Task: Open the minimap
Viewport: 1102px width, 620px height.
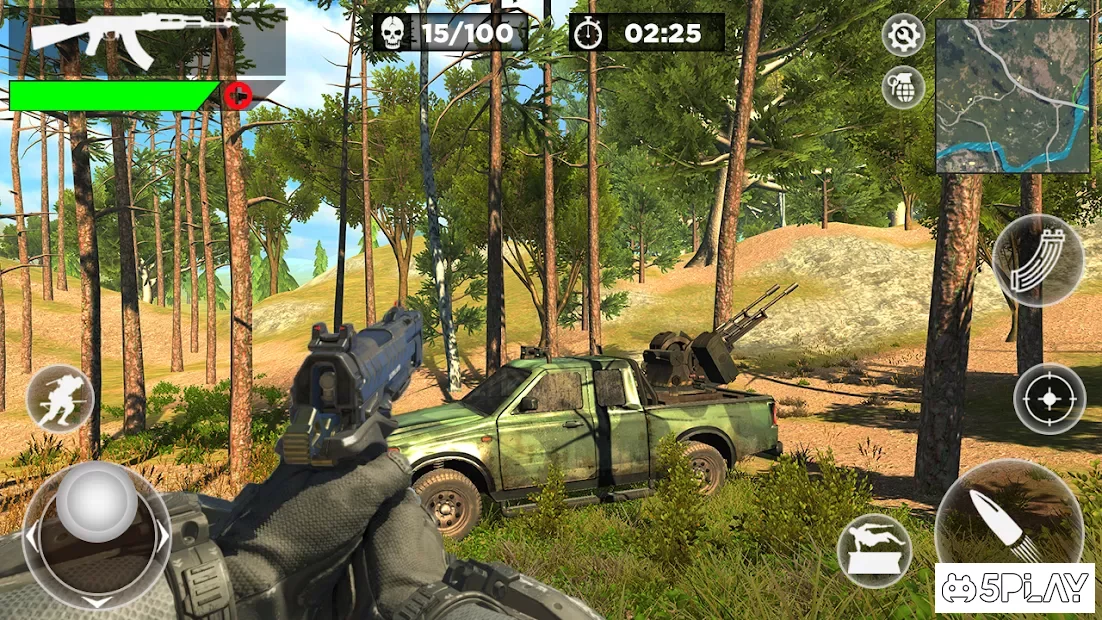Action: (x=1012, y=96)
